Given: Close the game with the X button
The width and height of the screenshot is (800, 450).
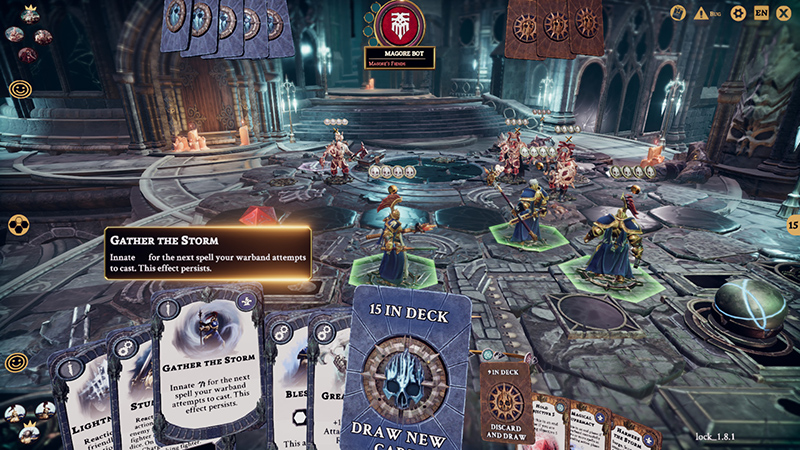Looking at the screenshot, I should pos(785,13).
